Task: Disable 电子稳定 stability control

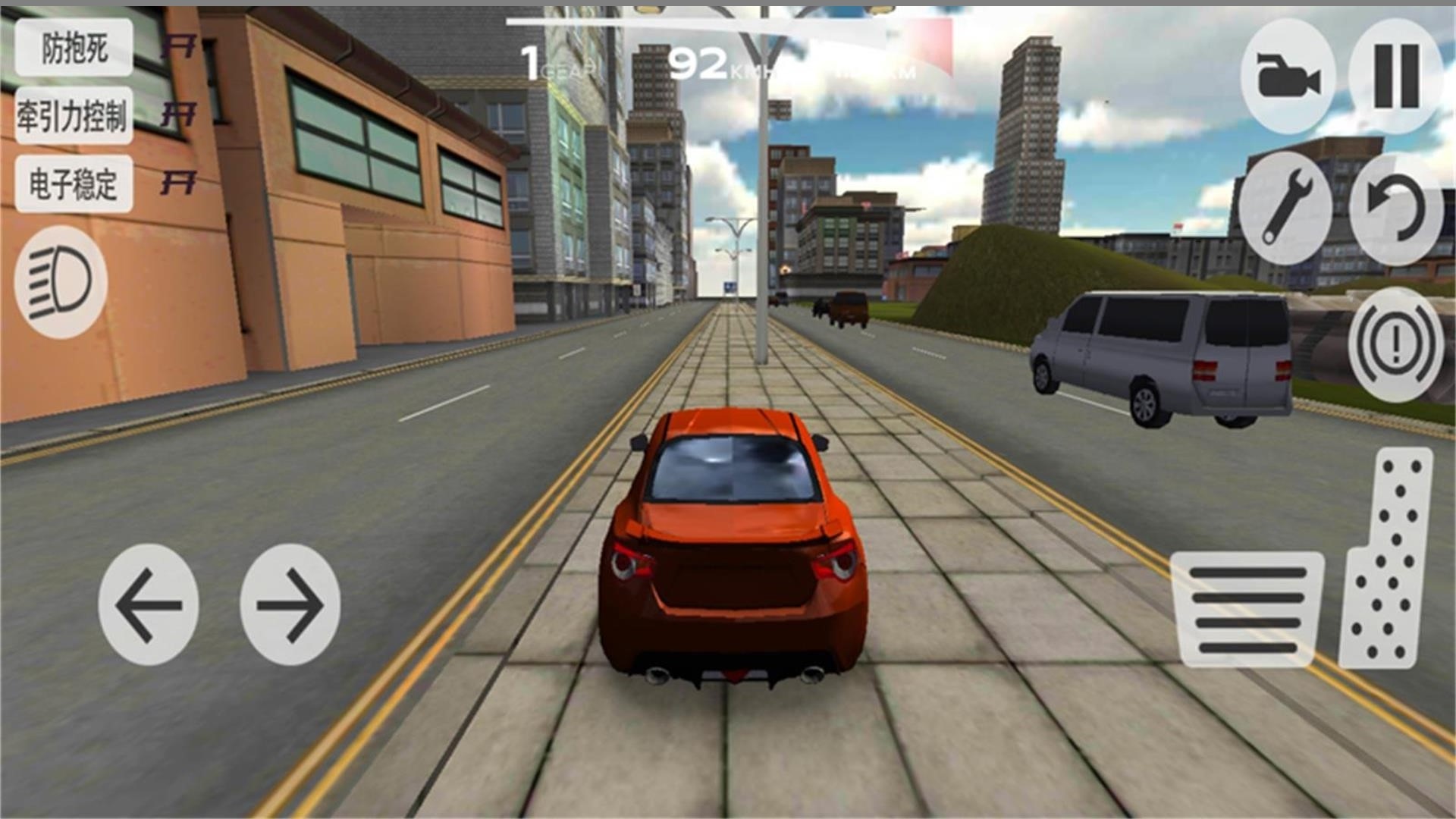Action: click(x=74, y=182)
